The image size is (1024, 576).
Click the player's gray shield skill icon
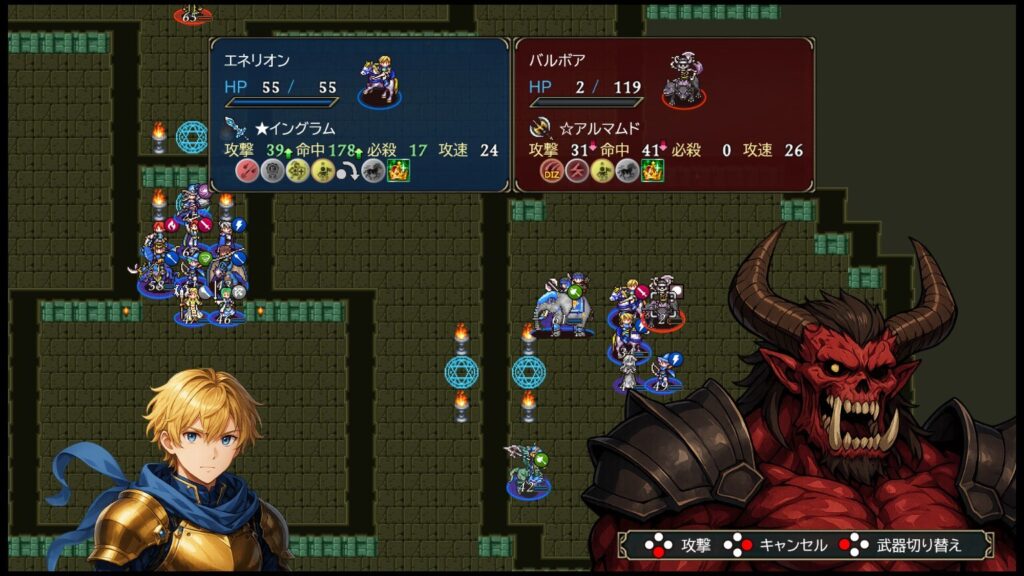[x=272, y=172]
